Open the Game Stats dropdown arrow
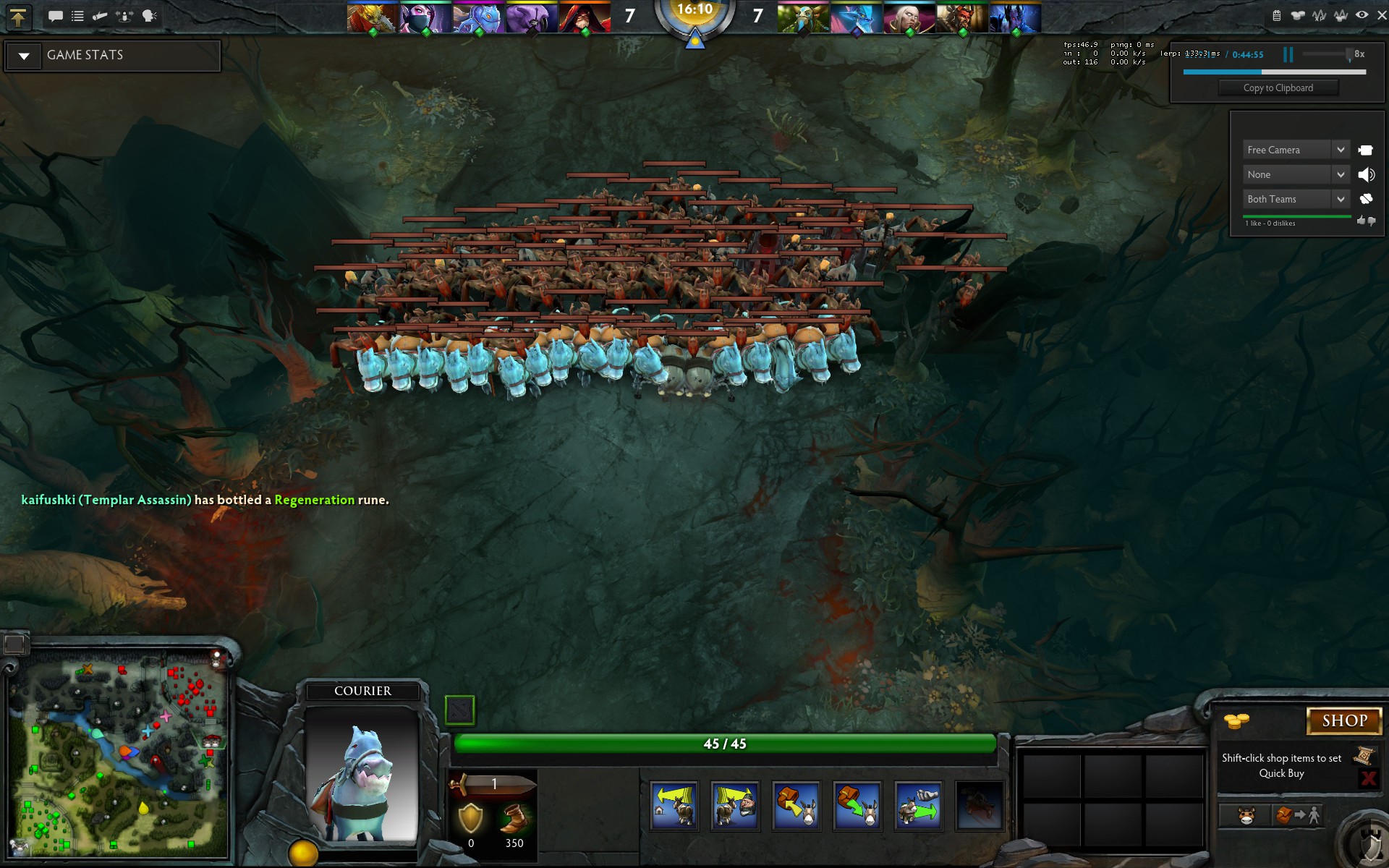The width and height of the screenshot is (1389, 868). 24,56
